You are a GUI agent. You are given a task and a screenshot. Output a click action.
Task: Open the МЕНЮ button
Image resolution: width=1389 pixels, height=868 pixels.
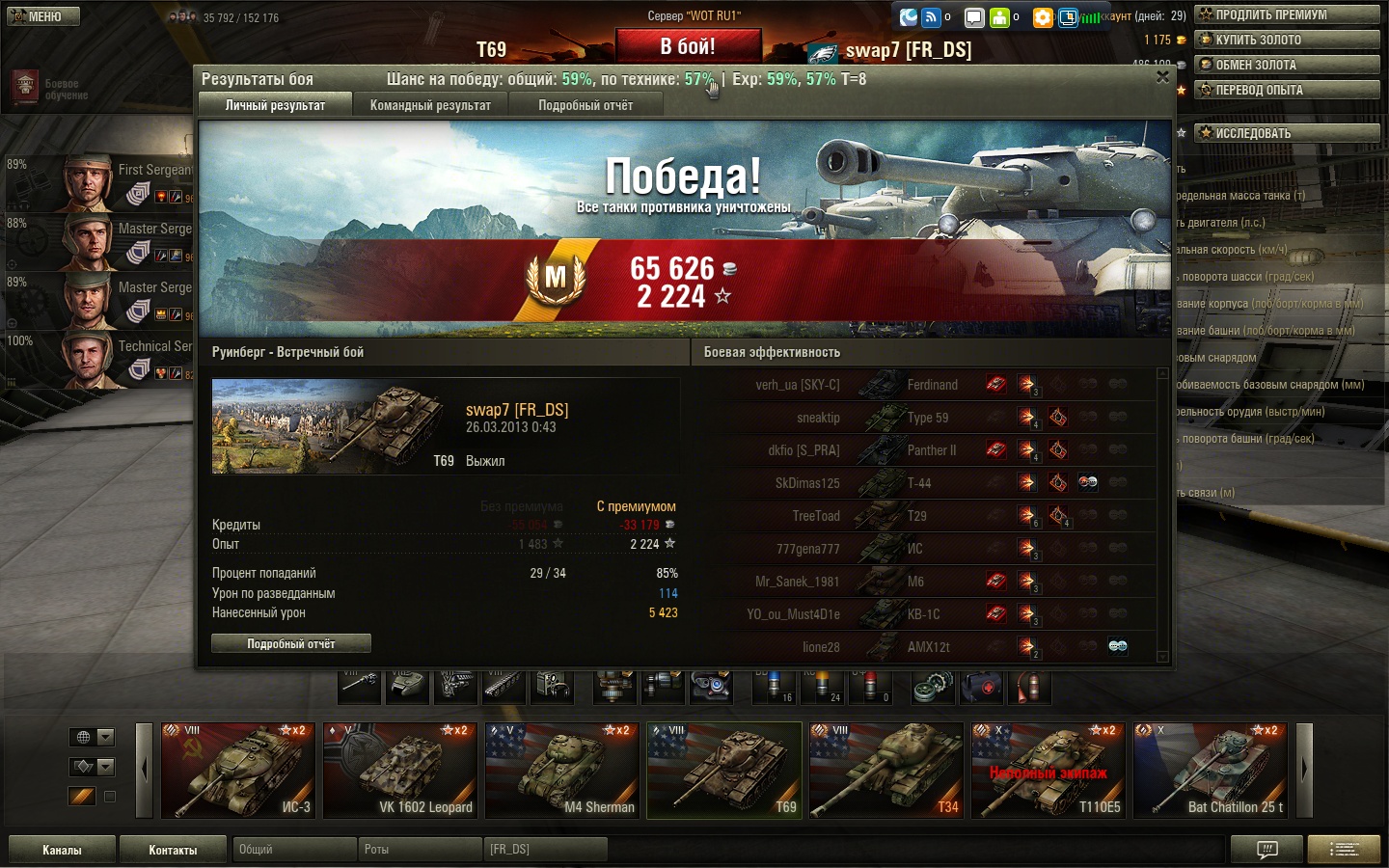coord(43,16)
